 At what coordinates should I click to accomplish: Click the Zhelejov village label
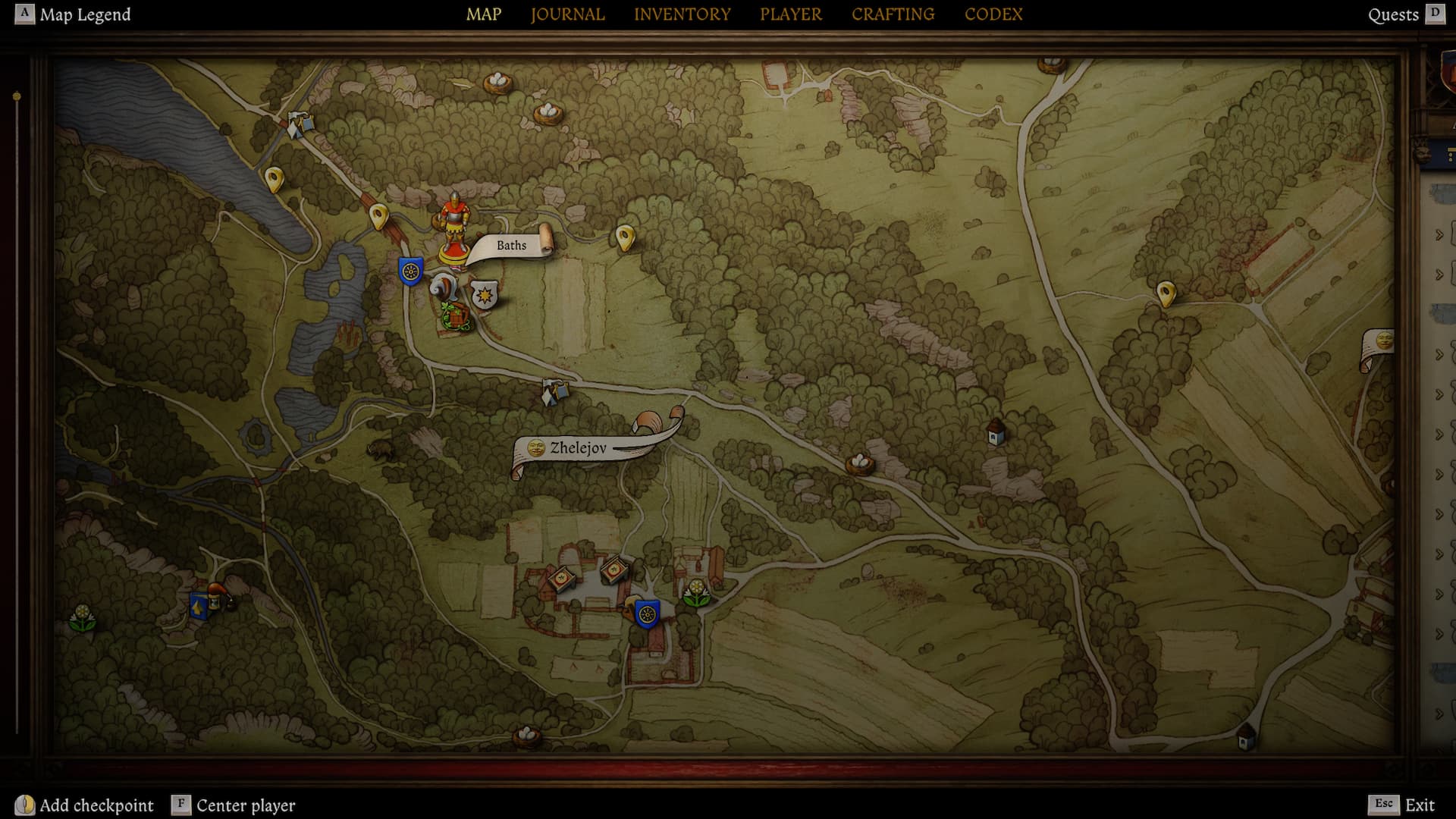578,448
